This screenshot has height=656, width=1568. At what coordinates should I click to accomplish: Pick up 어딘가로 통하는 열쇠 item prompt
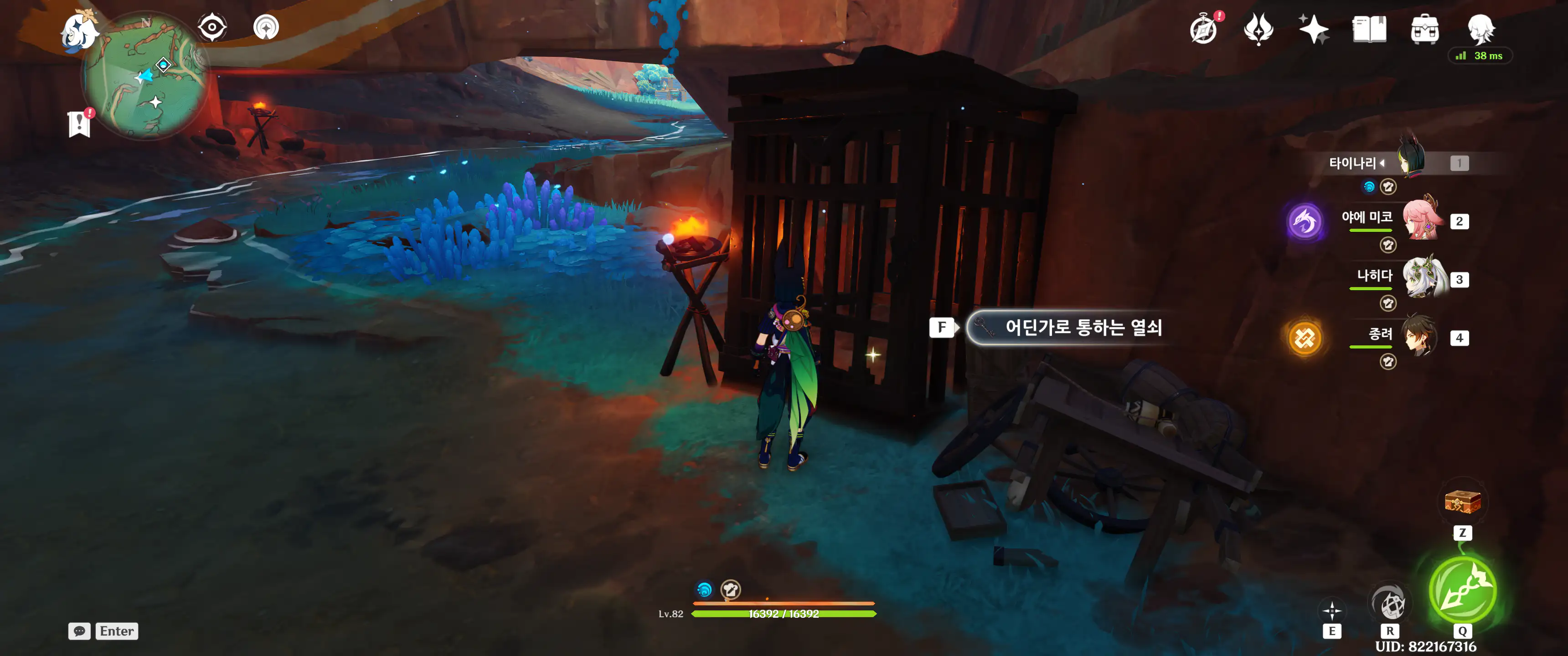point(1069,328)
